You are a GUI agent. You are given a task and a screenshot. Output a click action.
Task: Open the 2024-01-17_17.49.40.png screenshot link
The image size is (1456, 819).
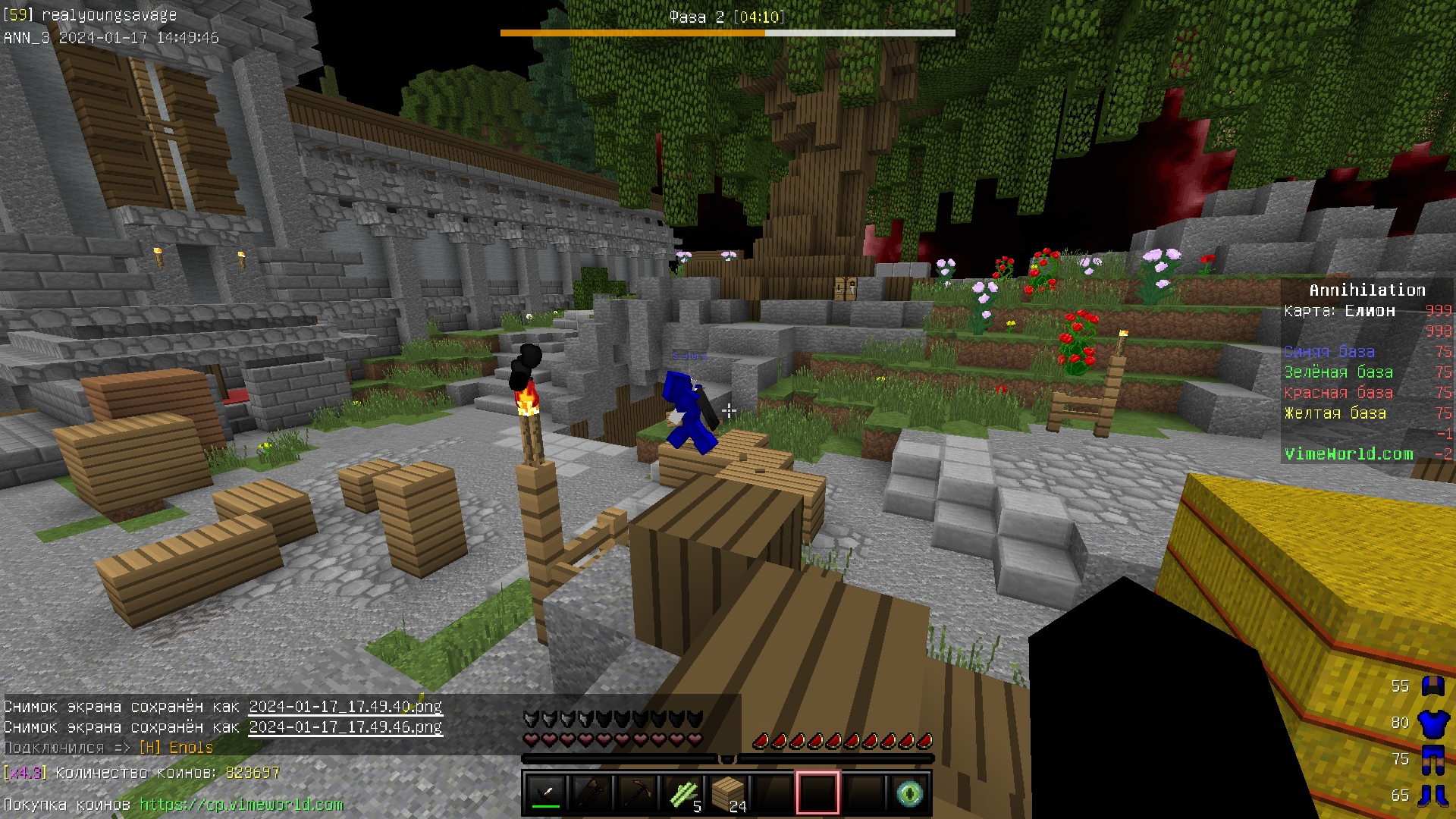[x=345, y=707]
